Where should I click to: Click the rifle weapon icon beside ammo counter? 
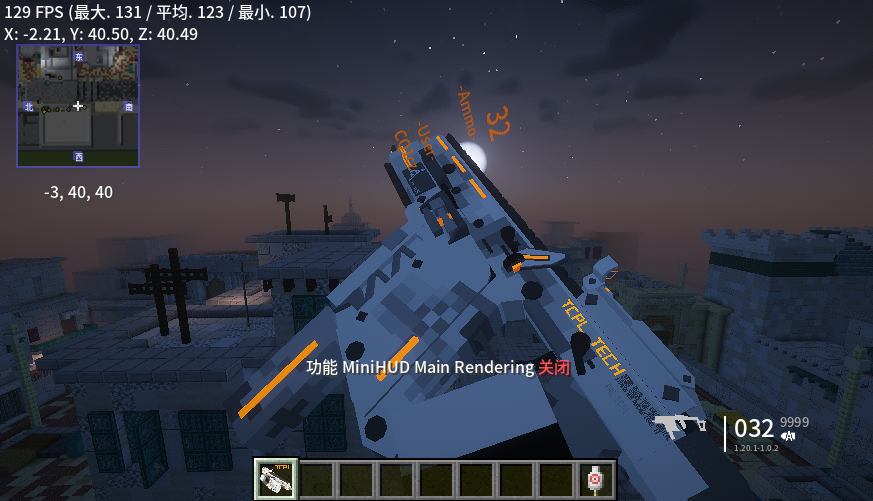(680, 426)
